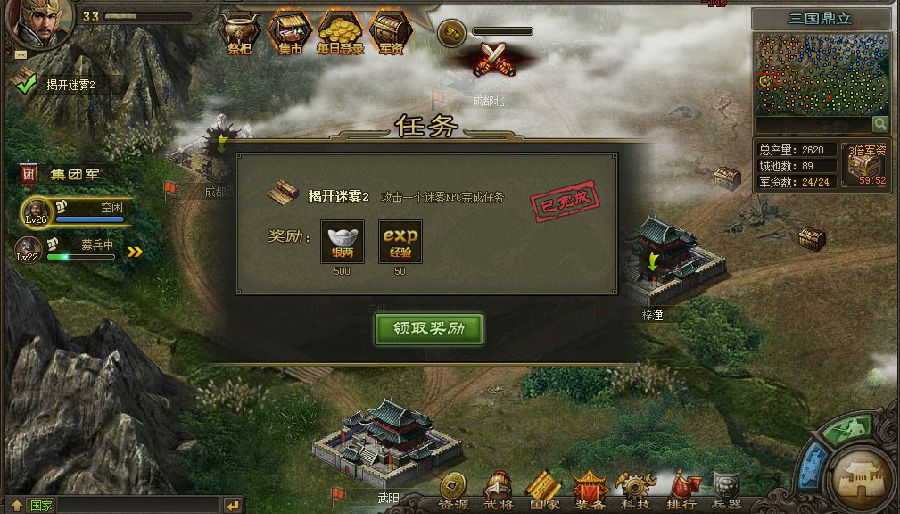Select the idle Lv20 general
Screen dimensions: 900x514
click(35, 211)
